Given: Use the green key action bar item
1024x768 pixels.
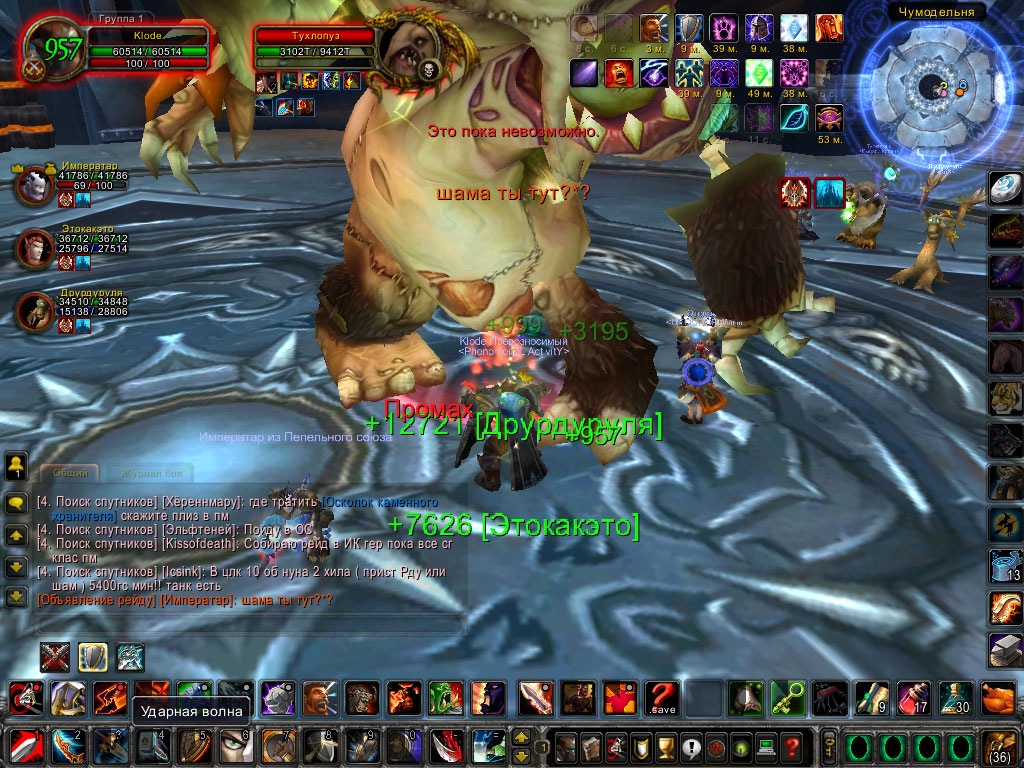Looking at the screenshot, I should pos(786,697).
